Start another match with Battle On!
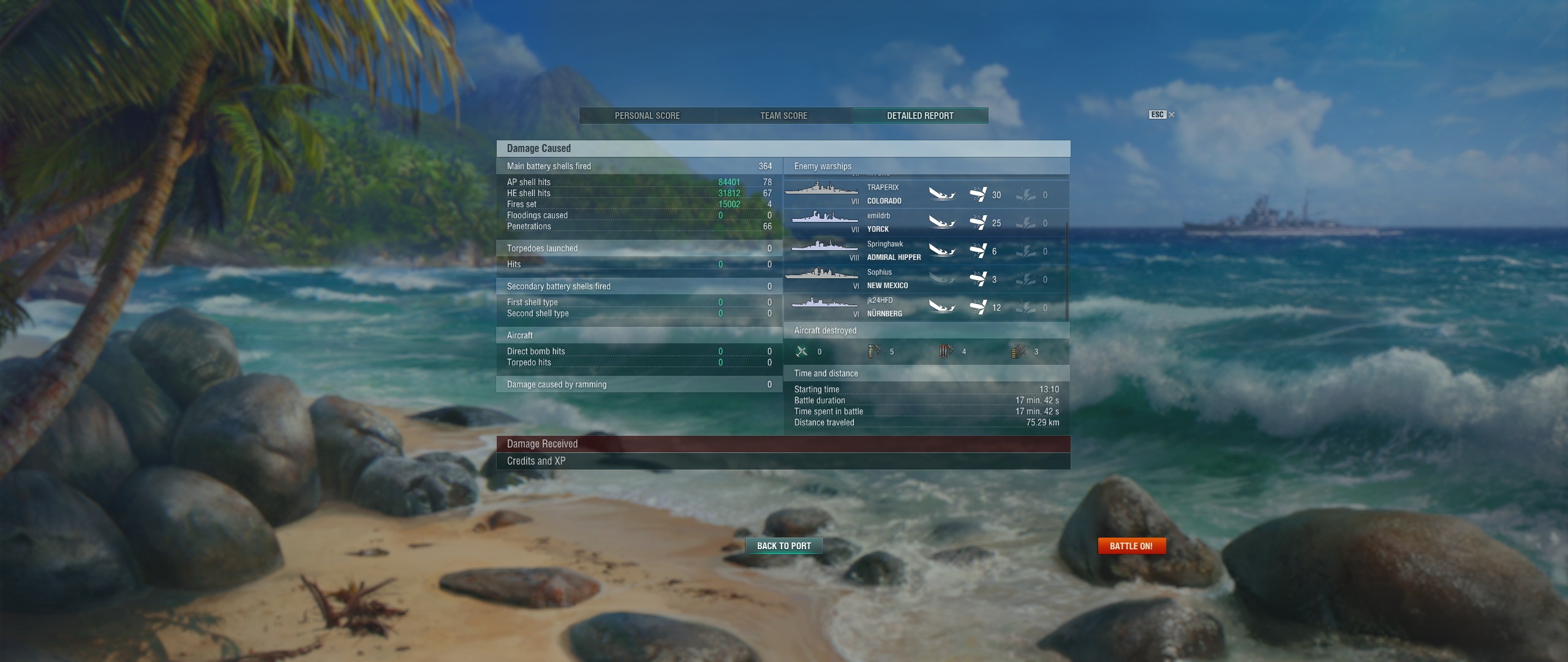Viewport: 1568px width, 662px height. point(1131,546)
